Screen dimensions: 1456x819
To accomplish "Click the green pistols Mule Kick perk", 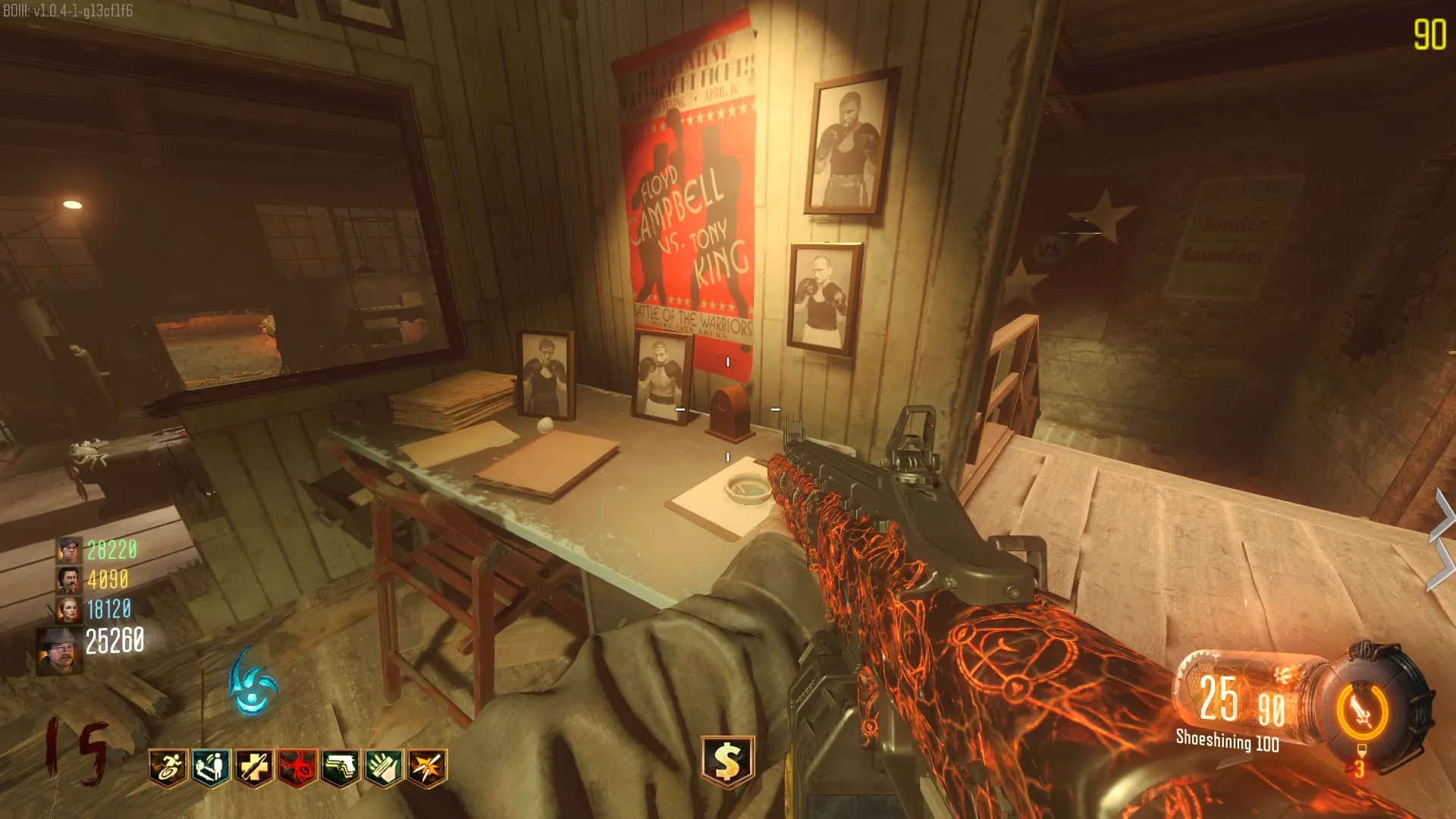I will pyautogui.click(x=340, y=767).
